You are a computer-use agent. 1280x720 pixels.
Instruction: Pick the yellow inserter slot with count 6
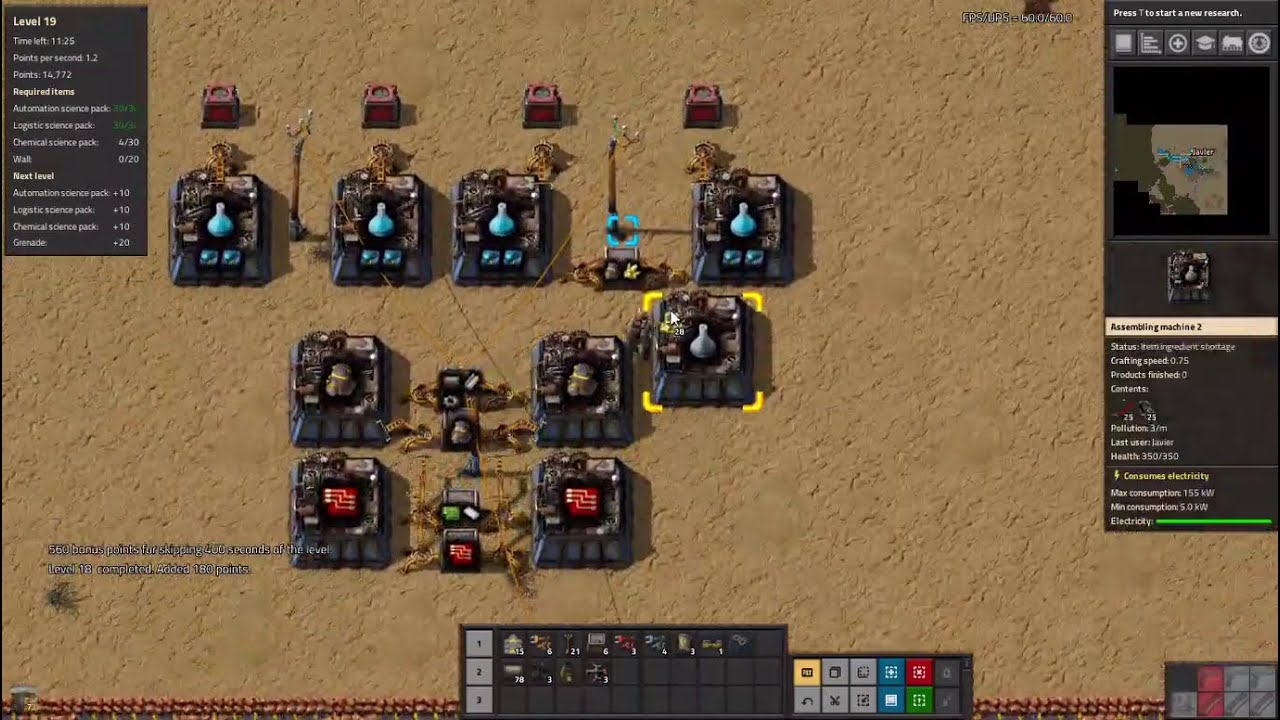tap(541, 644)
